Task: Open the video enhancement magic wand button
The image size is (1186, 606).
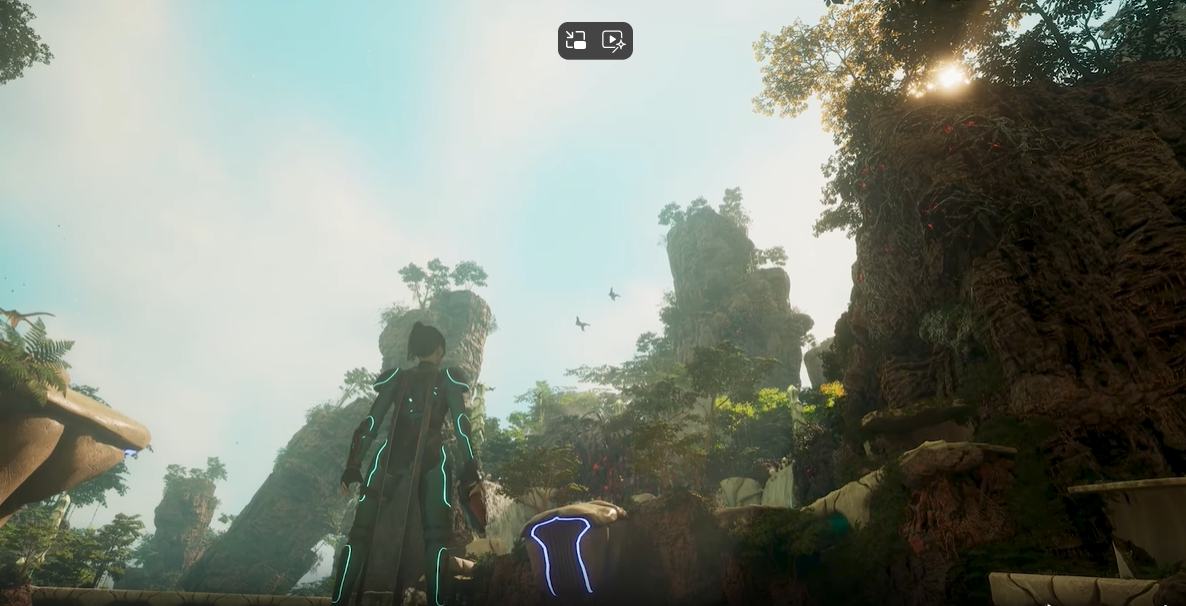Action: [x=613, y=41]
